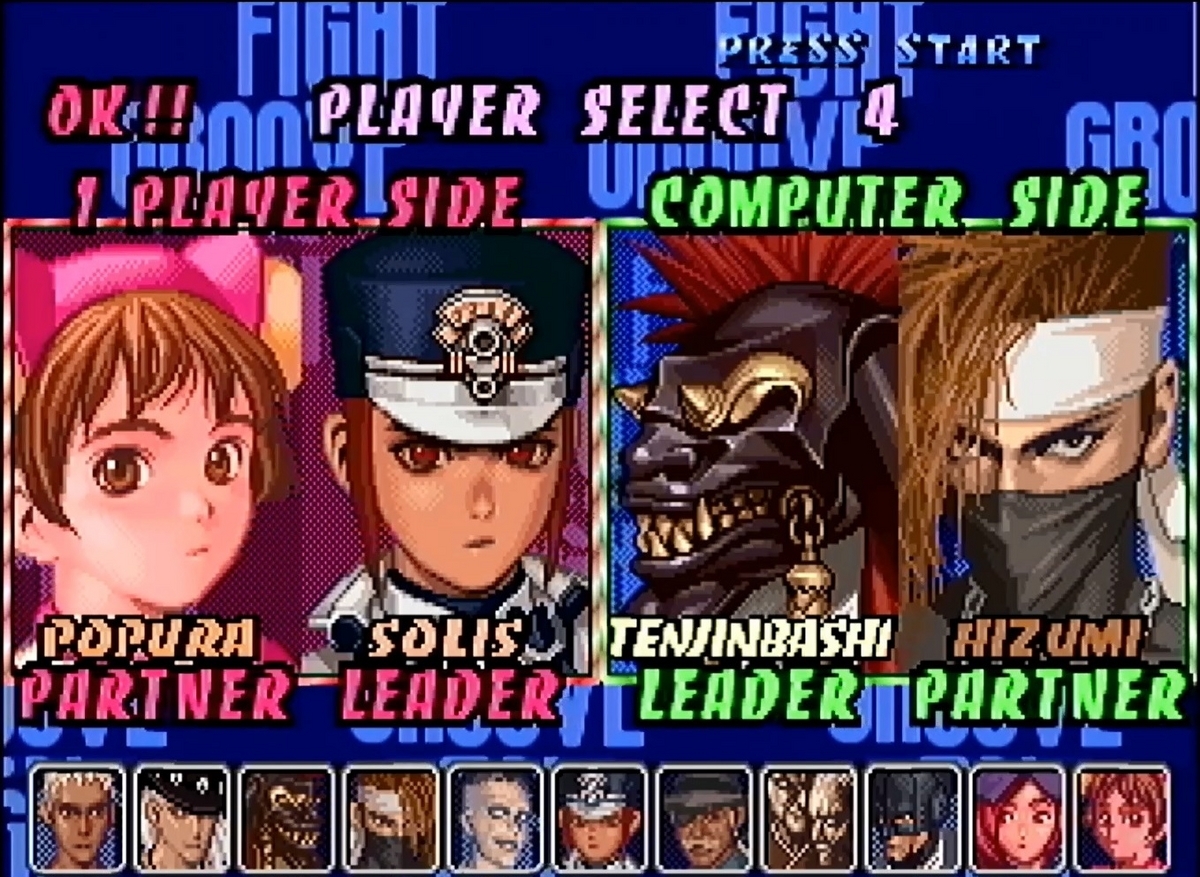Select the black-cowled masked fighter thumbnail
The height and width of the screenshot is (877, 1200).
pos(913,817)
